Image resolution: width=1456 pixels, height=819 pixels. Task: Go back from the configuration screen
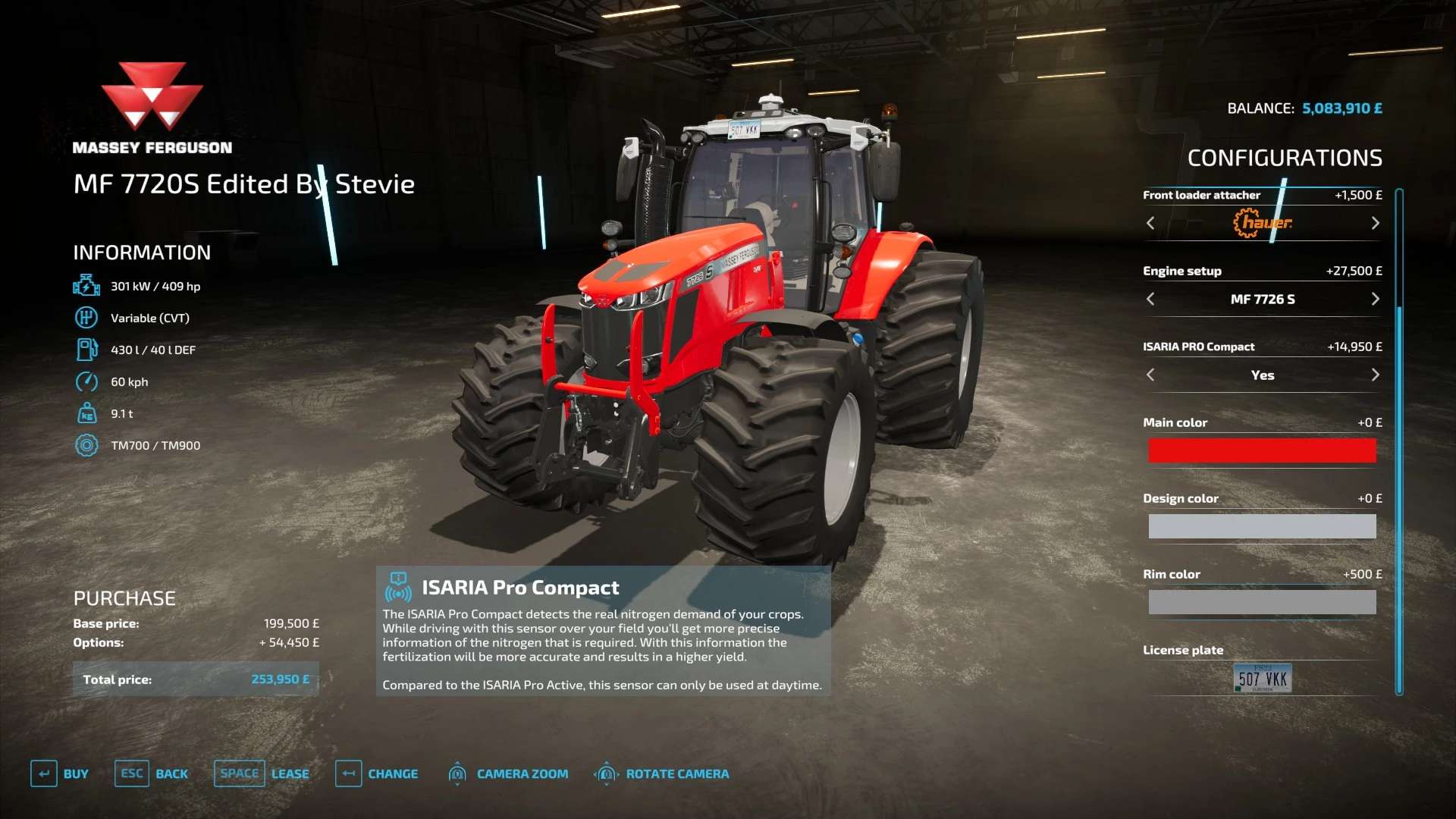(152, 773)
